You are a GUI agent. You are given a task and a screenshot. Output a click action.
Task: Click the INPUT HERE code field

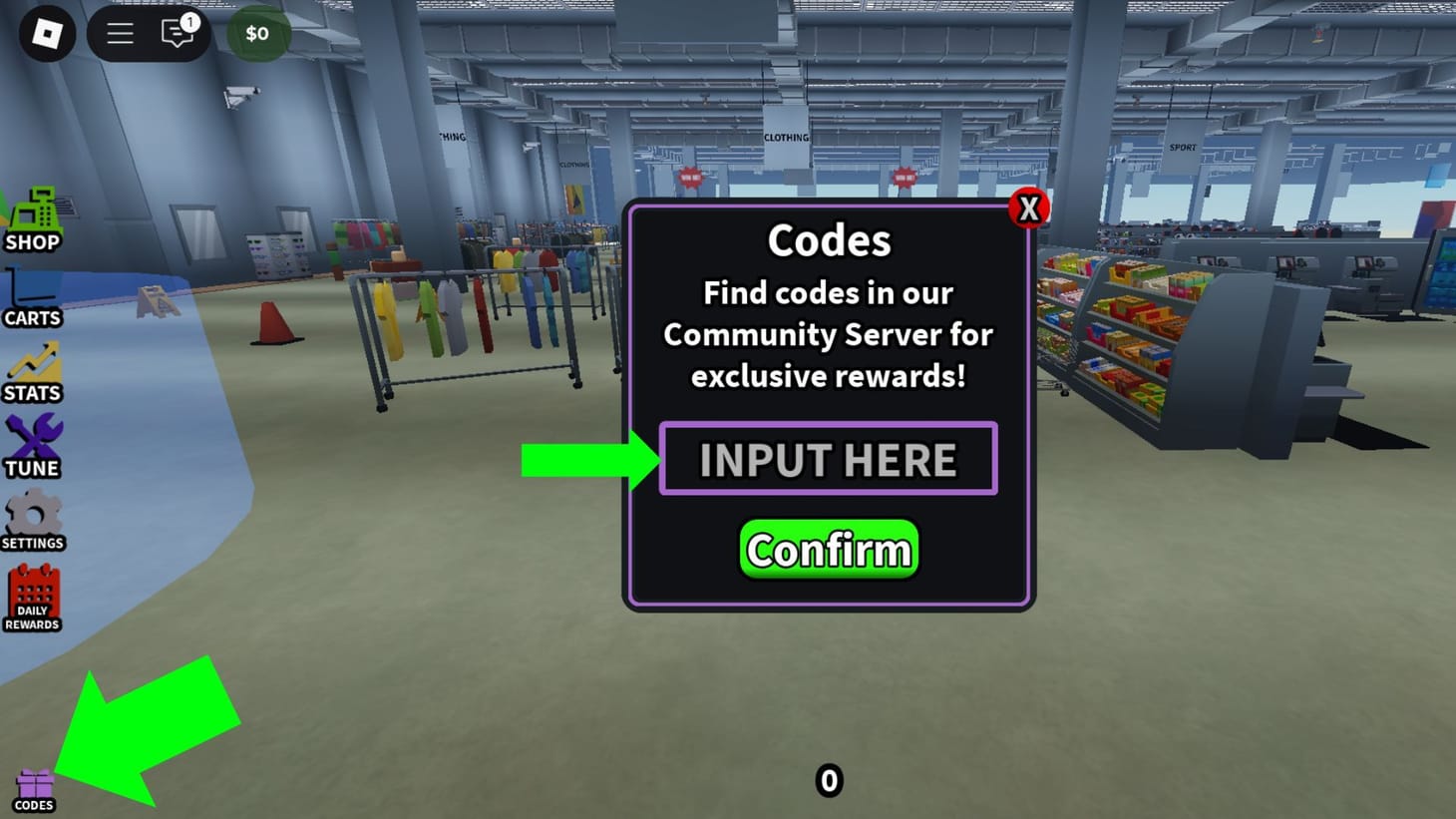click(828, 459)
